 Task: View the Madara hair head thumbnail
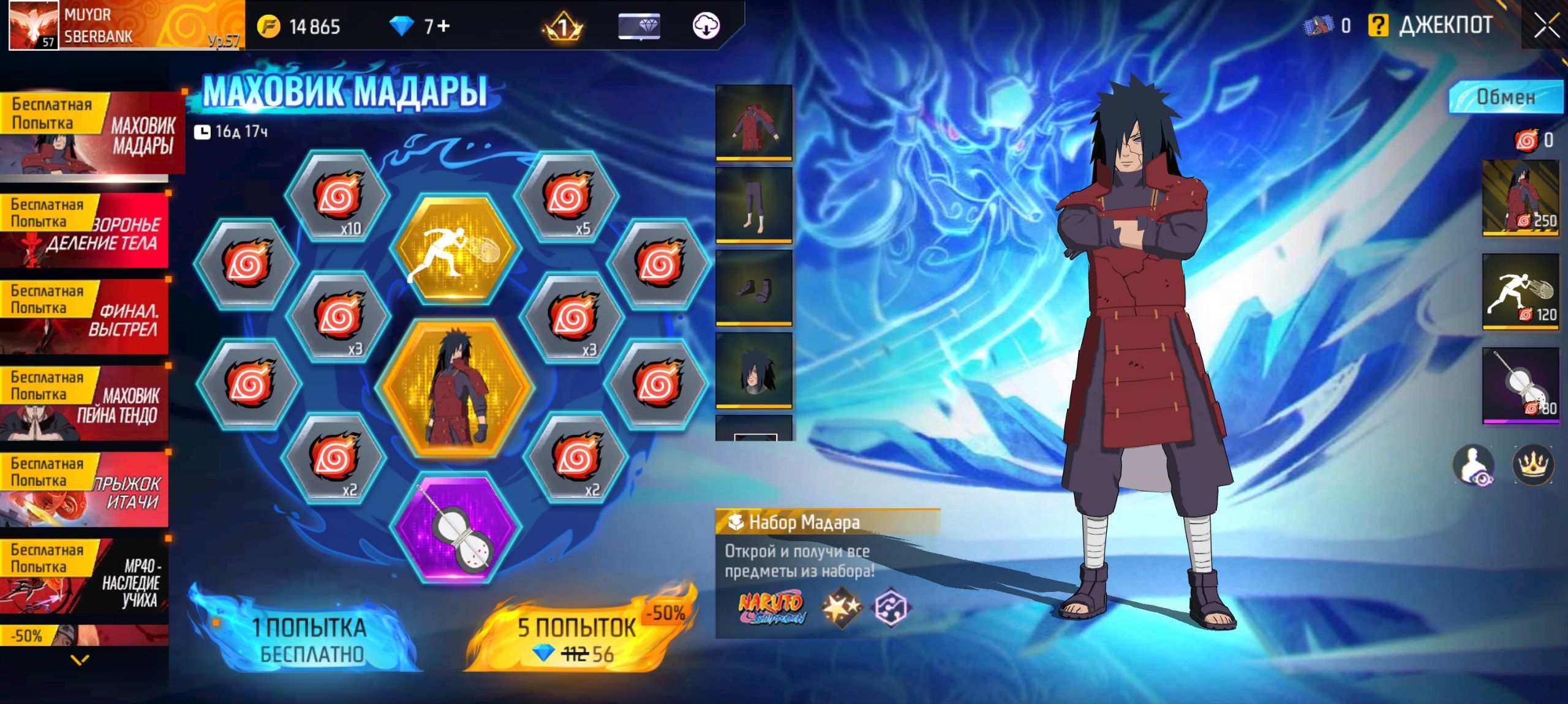pyautogui.click(x=753, y=370)
